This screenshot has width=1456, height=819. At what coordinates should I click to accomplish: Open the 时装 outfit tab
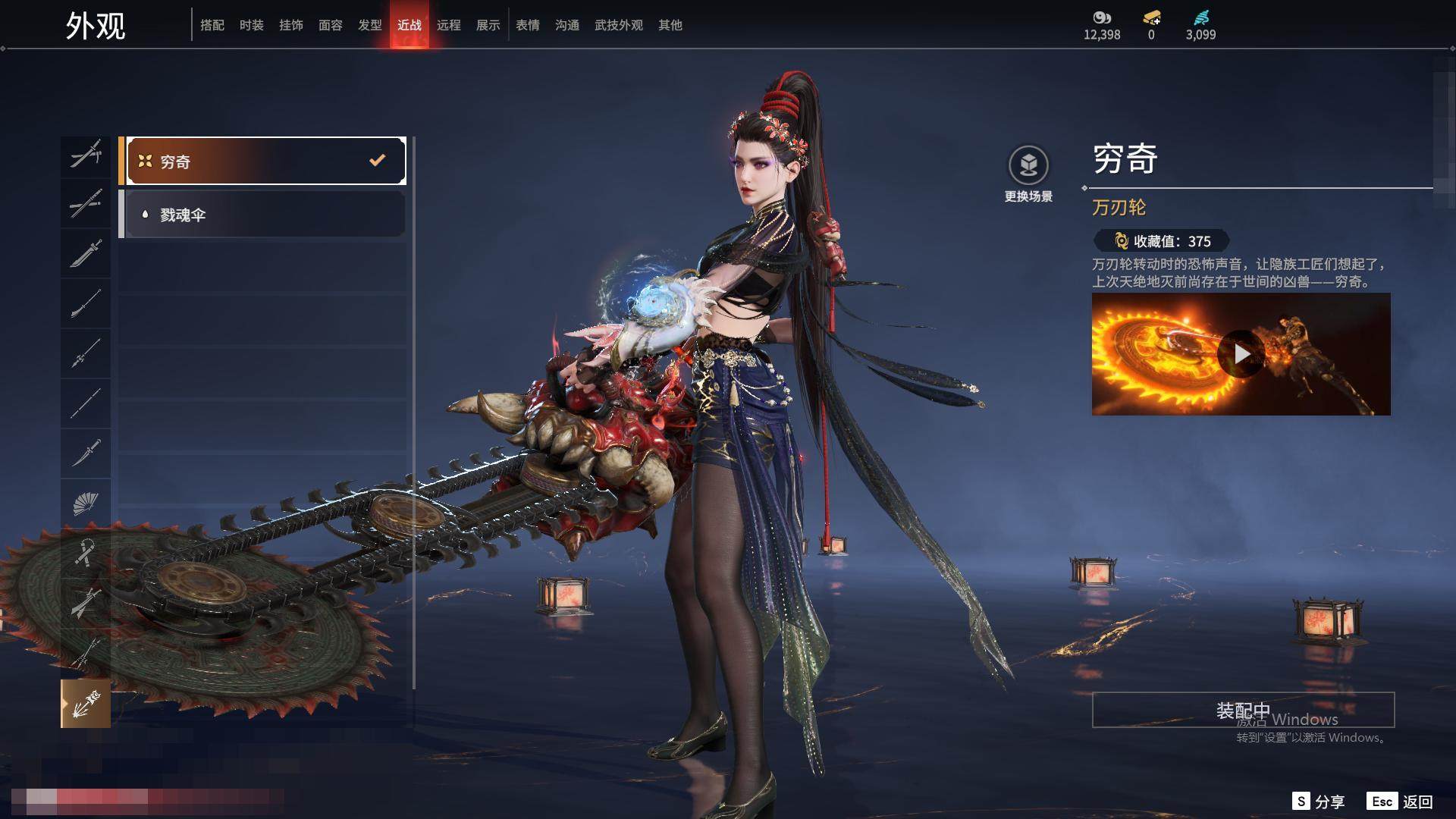(x=252, y=25)
